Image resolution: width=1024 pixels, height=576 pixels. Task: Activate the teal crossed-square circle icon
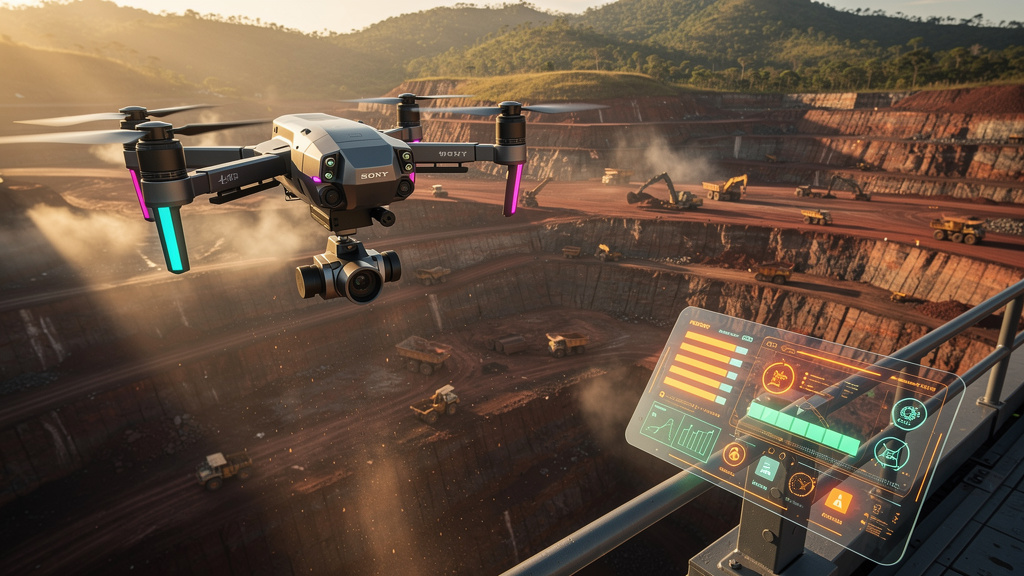point(890,454)
